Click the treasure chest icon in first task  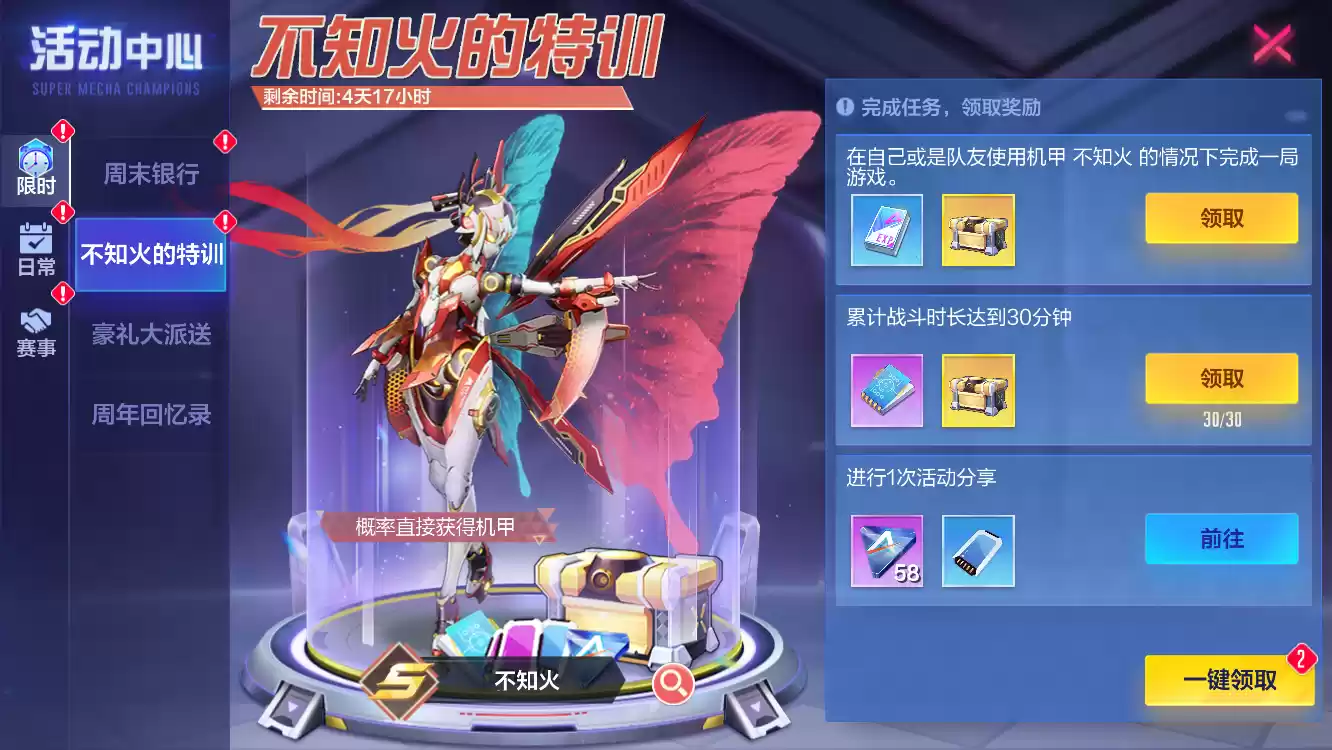[x=978, y=231]
